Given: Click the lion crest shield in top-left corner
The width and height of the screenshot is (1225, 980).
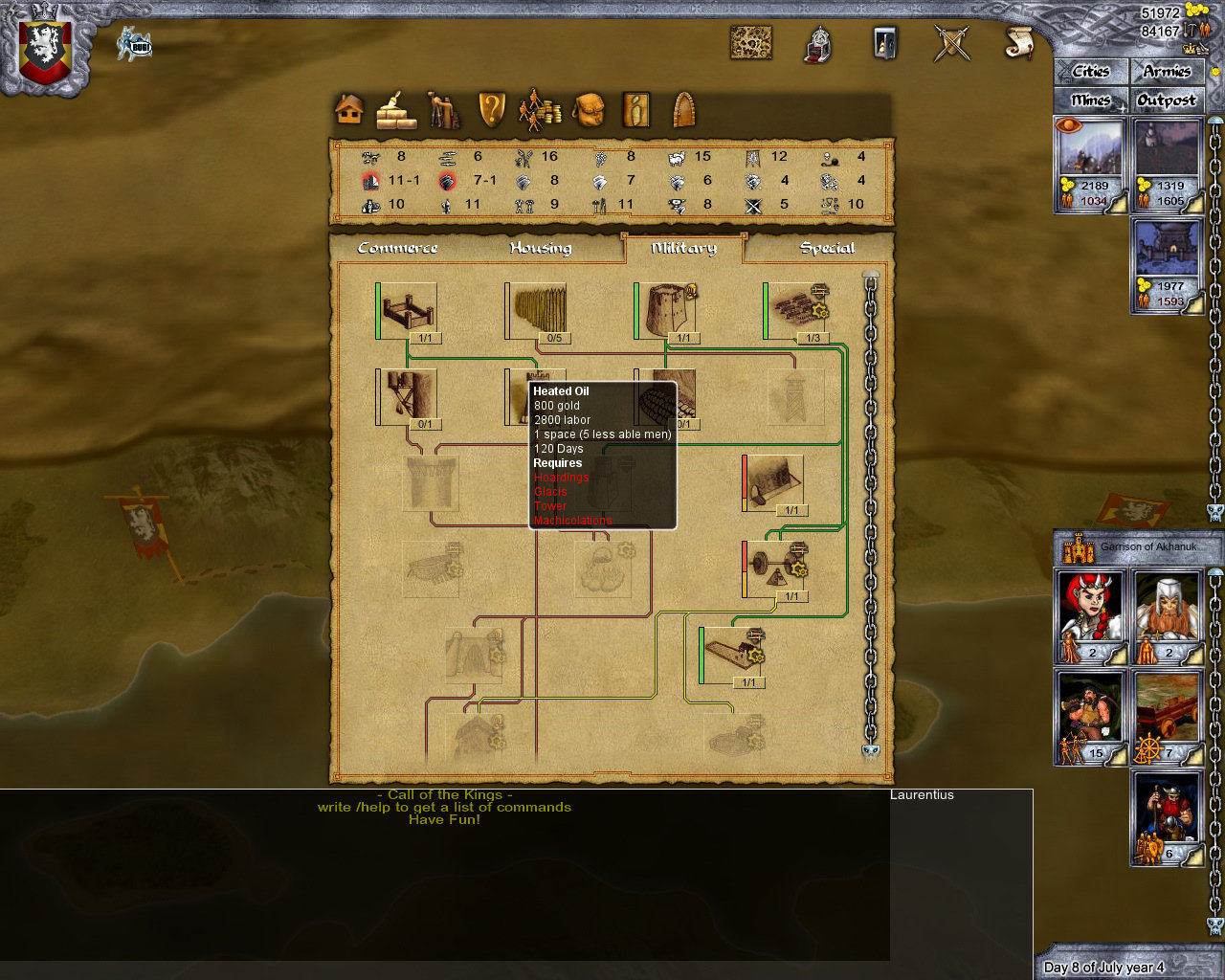Looking at the screenshot, I should pyautogui.click(x=43, y=43).
